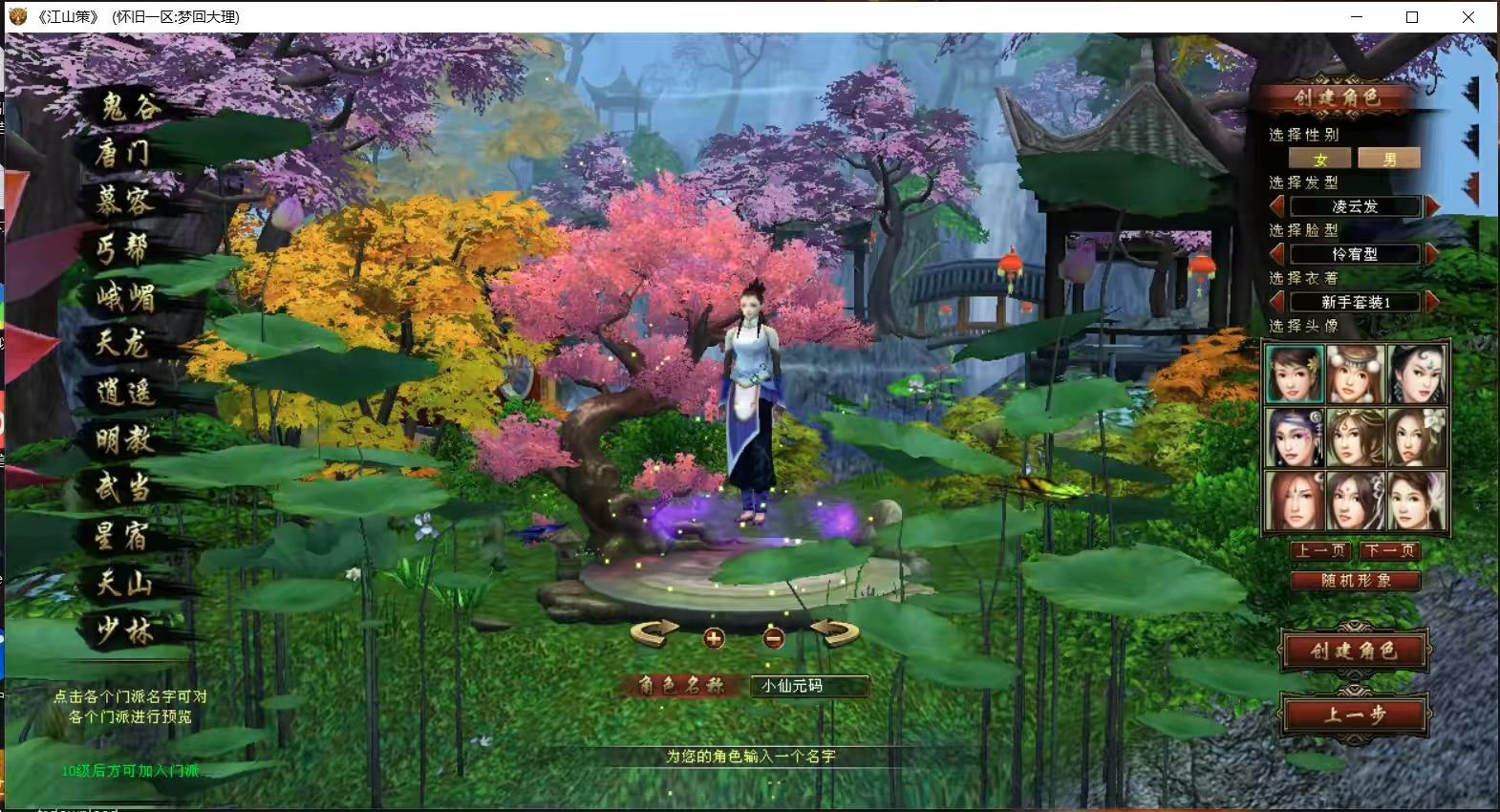Image resolution: width=1500 pixels, height=812 pixels.
Task: Choose the 峨嵋 sect preview
Action: [124, 297]
